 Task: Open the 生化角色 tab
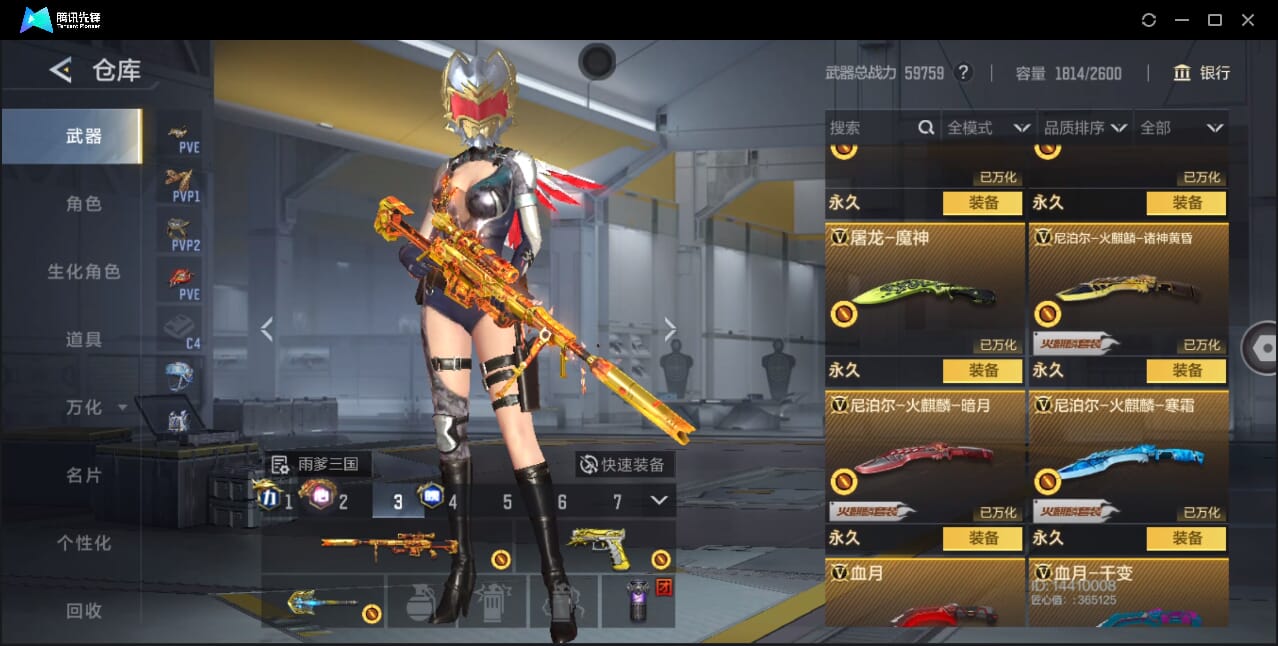coord(84,271)
